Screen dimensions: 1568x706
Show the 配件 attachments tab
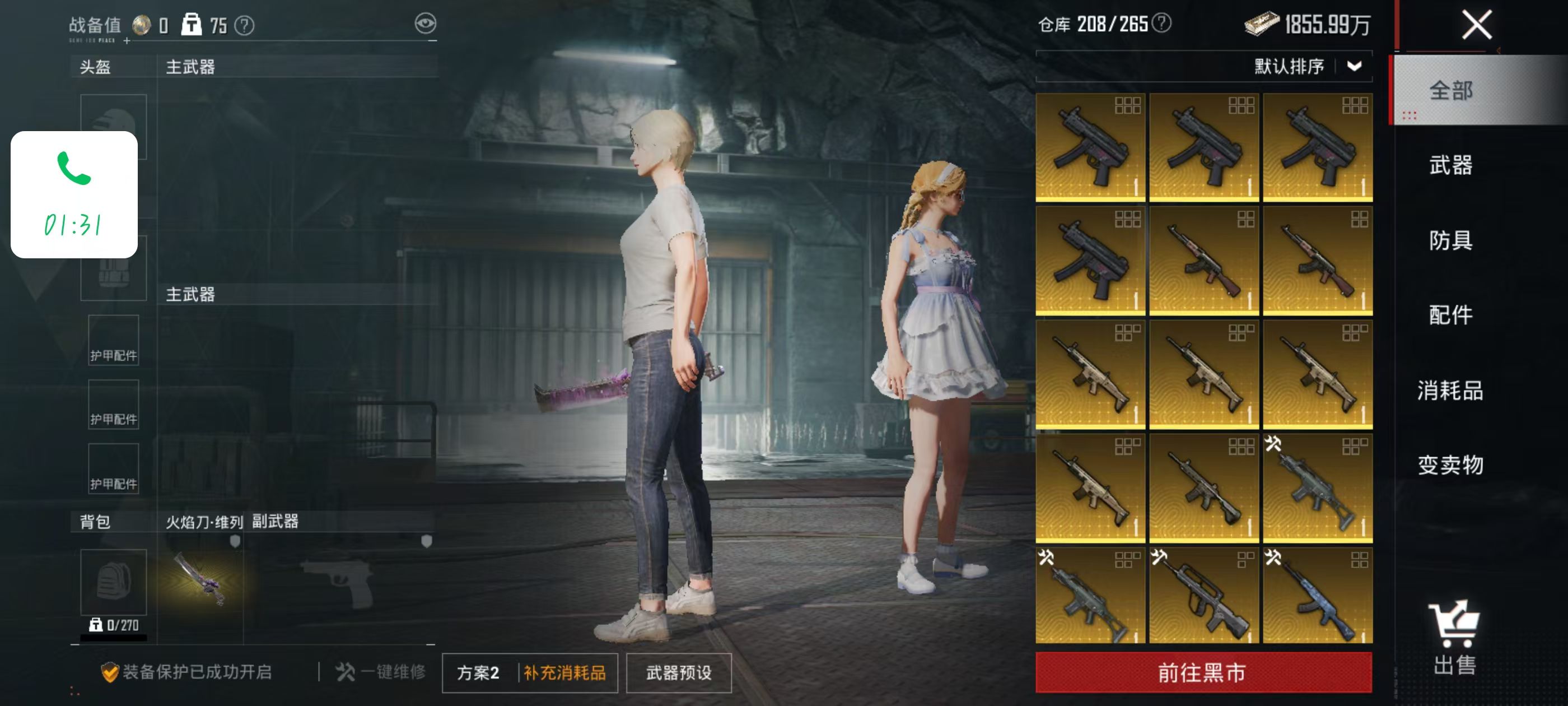click(1450, 315)
